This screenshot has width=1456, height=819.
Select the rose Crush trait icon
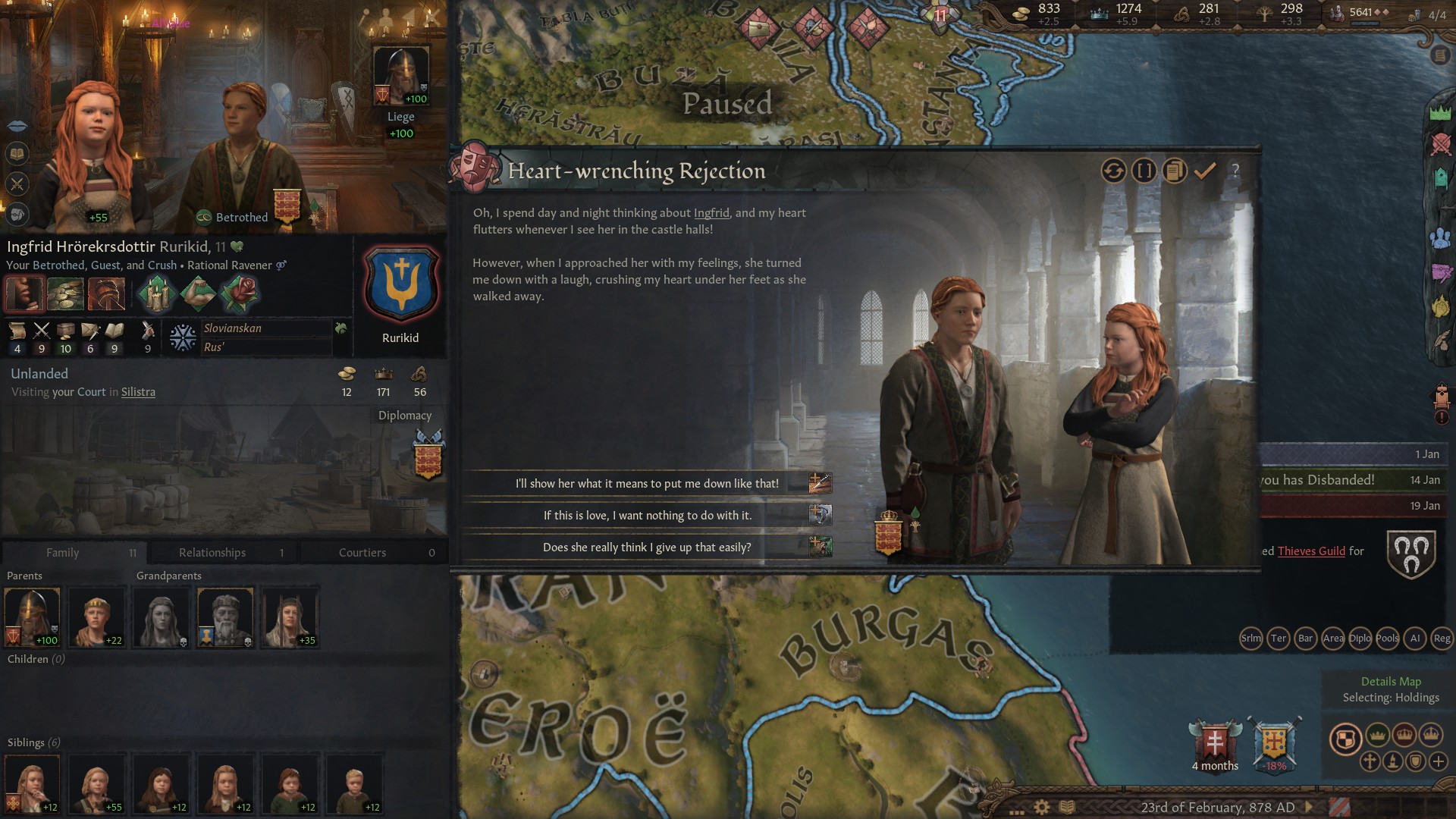click(x=240, y=293)
